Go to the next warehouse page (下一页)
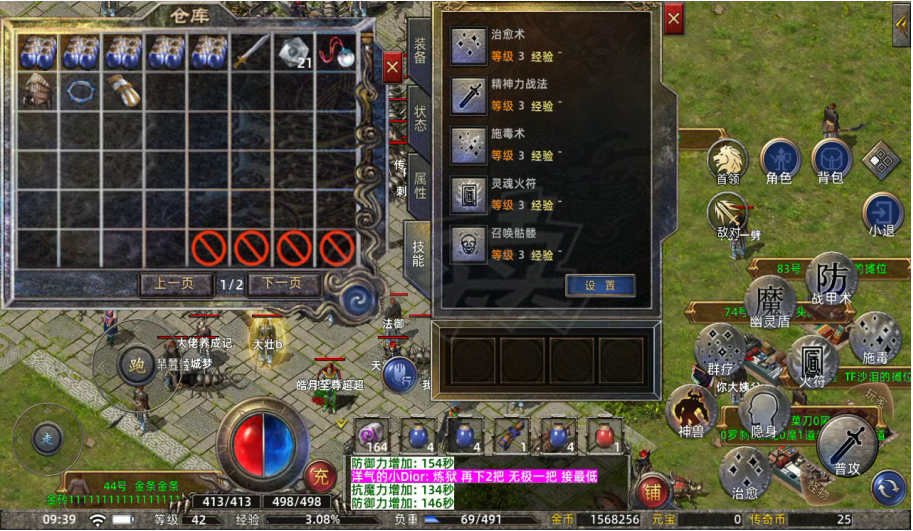 [x=282, y=283]
